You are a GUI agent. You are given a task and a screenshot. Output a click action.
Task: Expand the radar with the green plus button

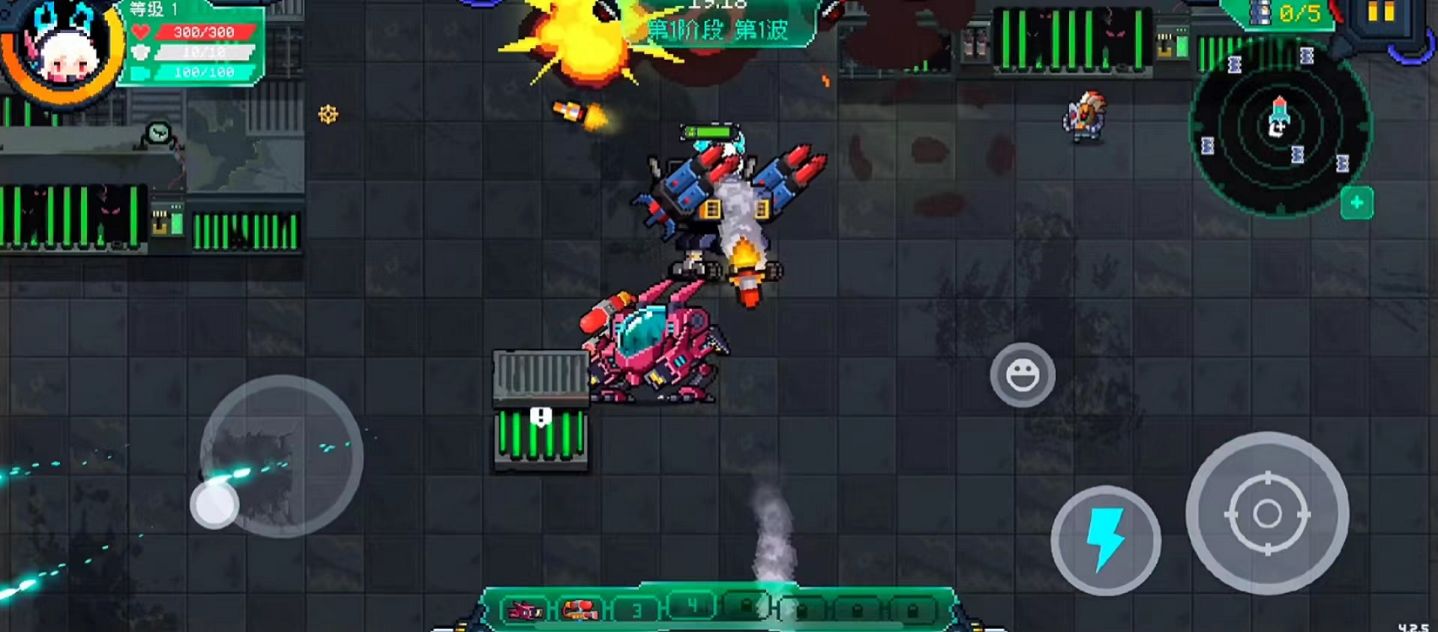click(x=1356, y=203)
